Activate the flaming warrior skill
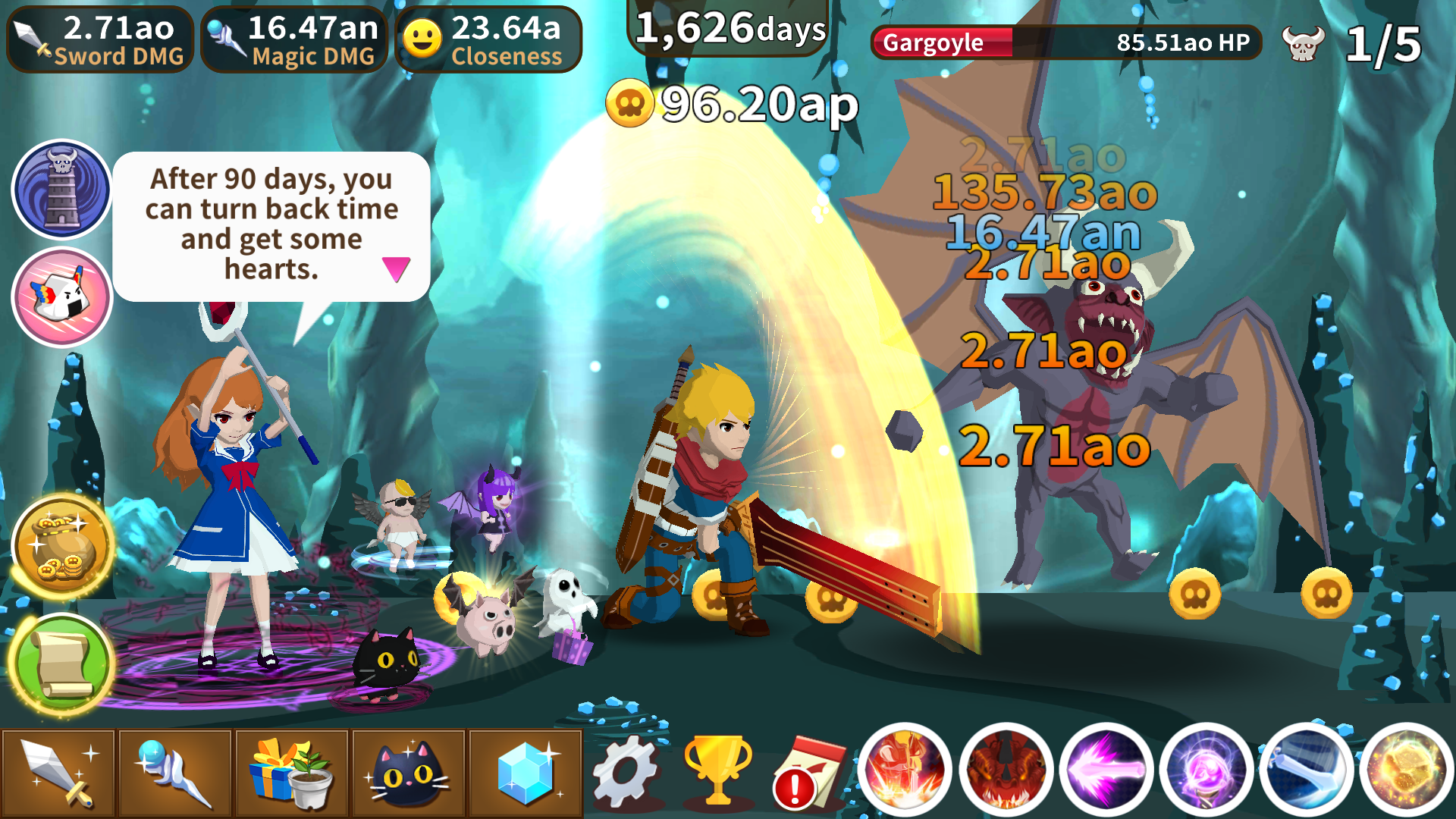The width and height of the screenshot is (1456, 819). 905,771
